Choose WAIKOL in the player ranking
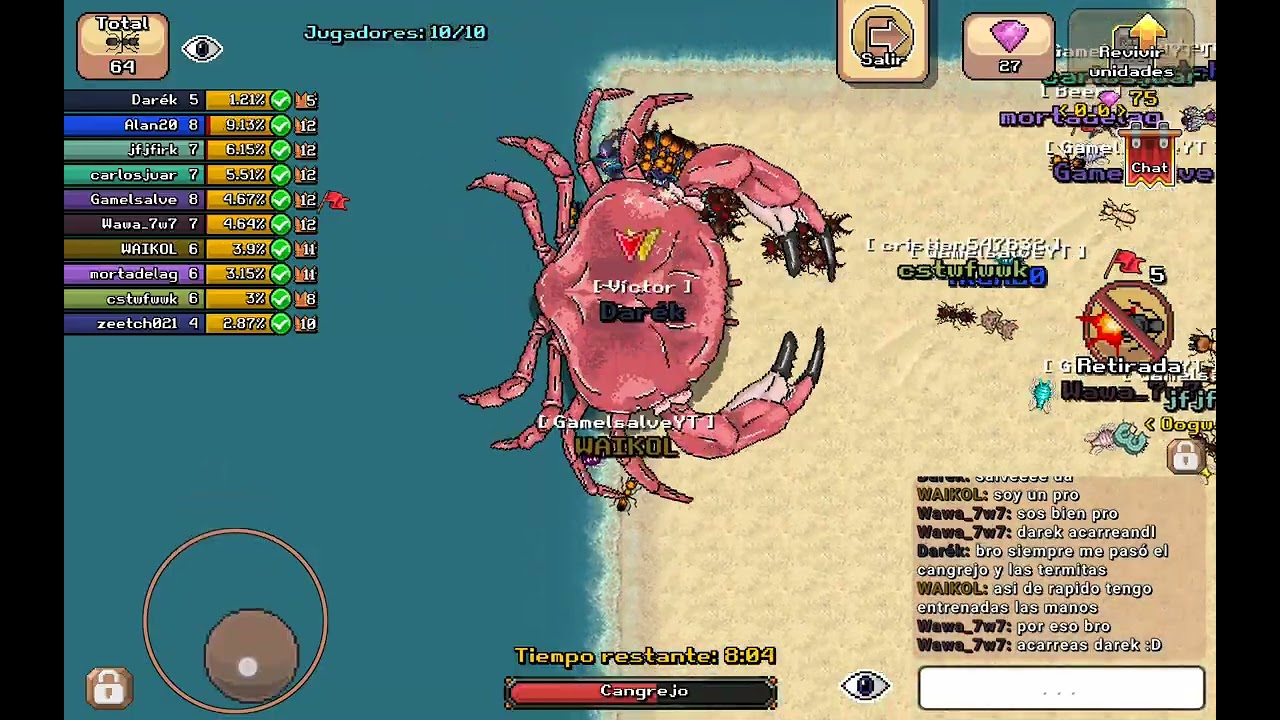 (x=190, y=249)
